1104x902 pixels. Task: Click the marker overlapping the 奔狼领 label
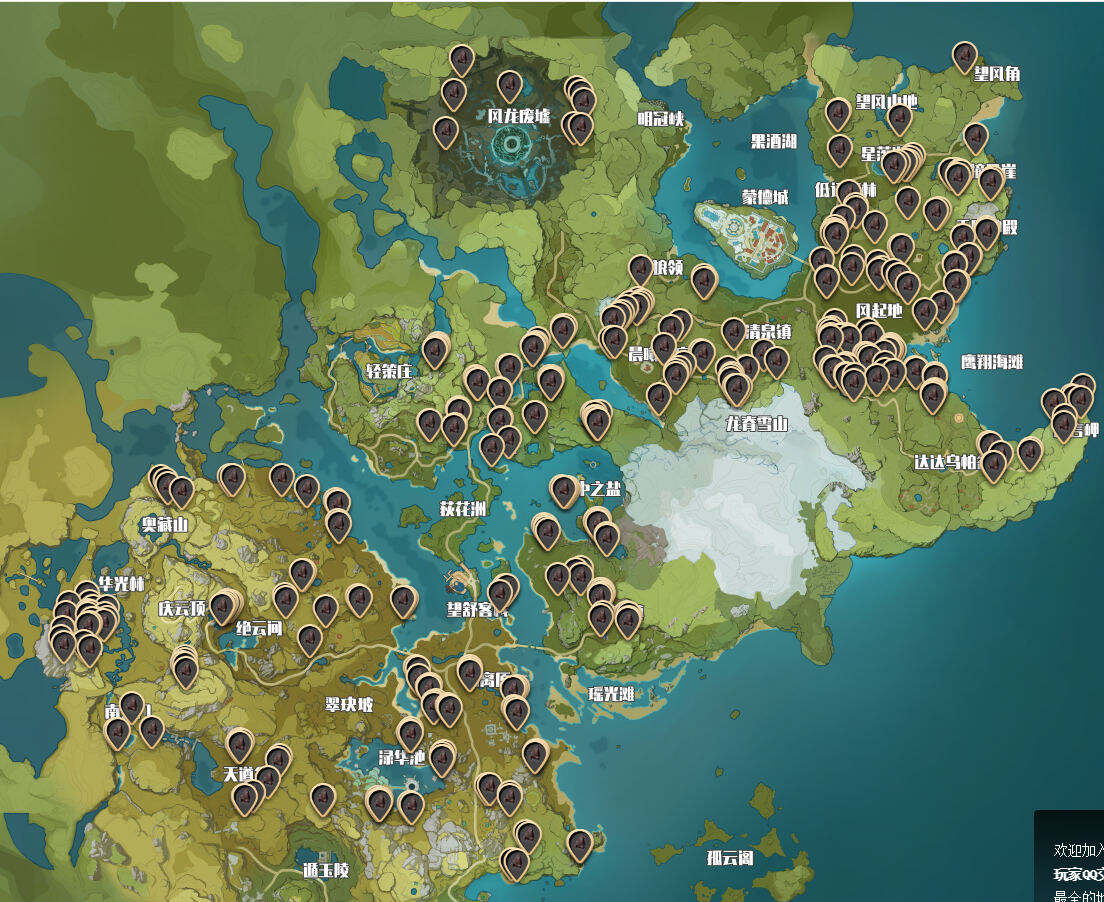click(x=641, y=270)
